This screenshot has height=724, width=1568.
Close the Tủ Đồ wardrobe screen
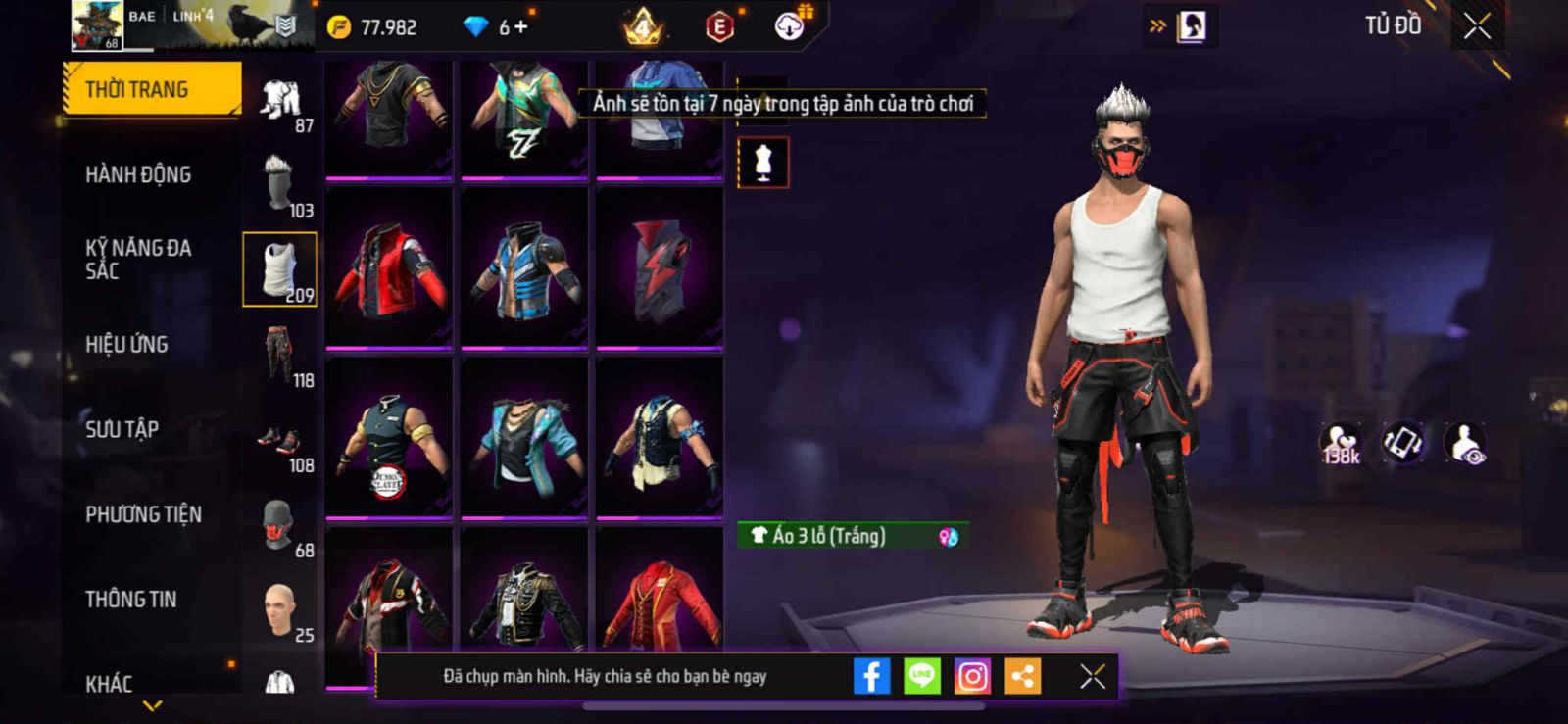[1477, 26]
